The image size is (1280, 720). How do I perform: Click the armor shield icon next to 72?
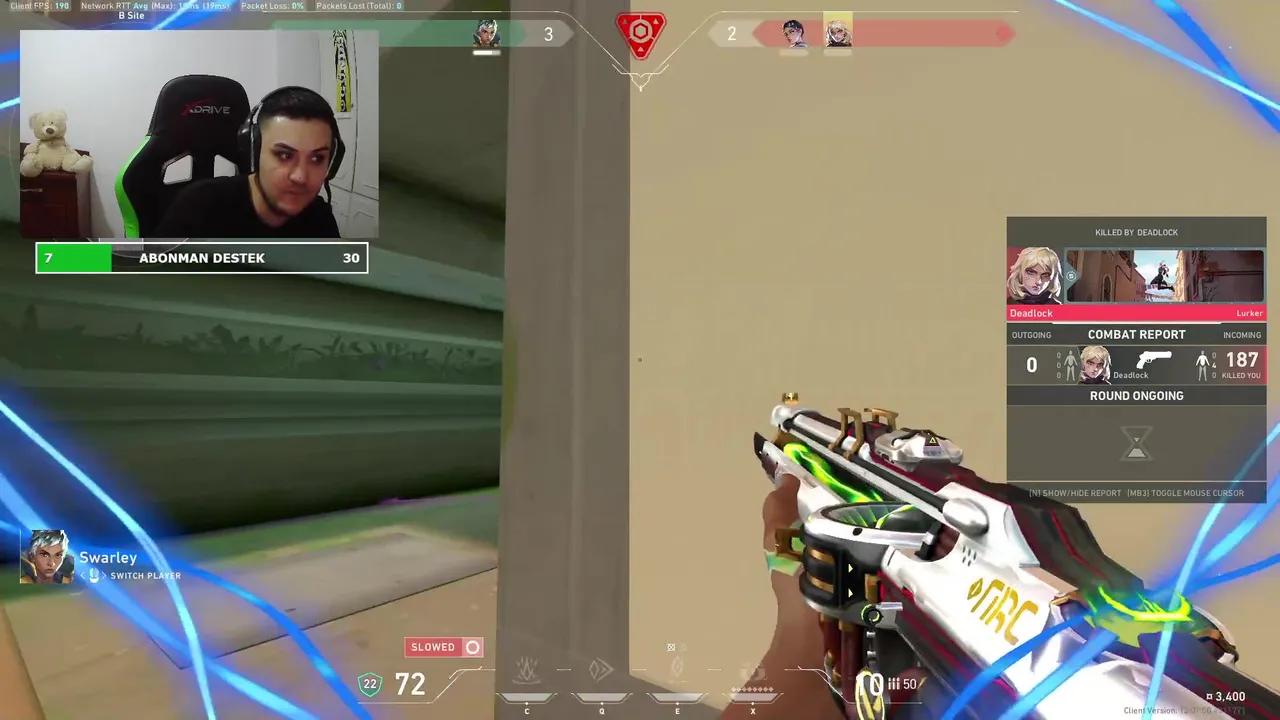coord(370,684)
